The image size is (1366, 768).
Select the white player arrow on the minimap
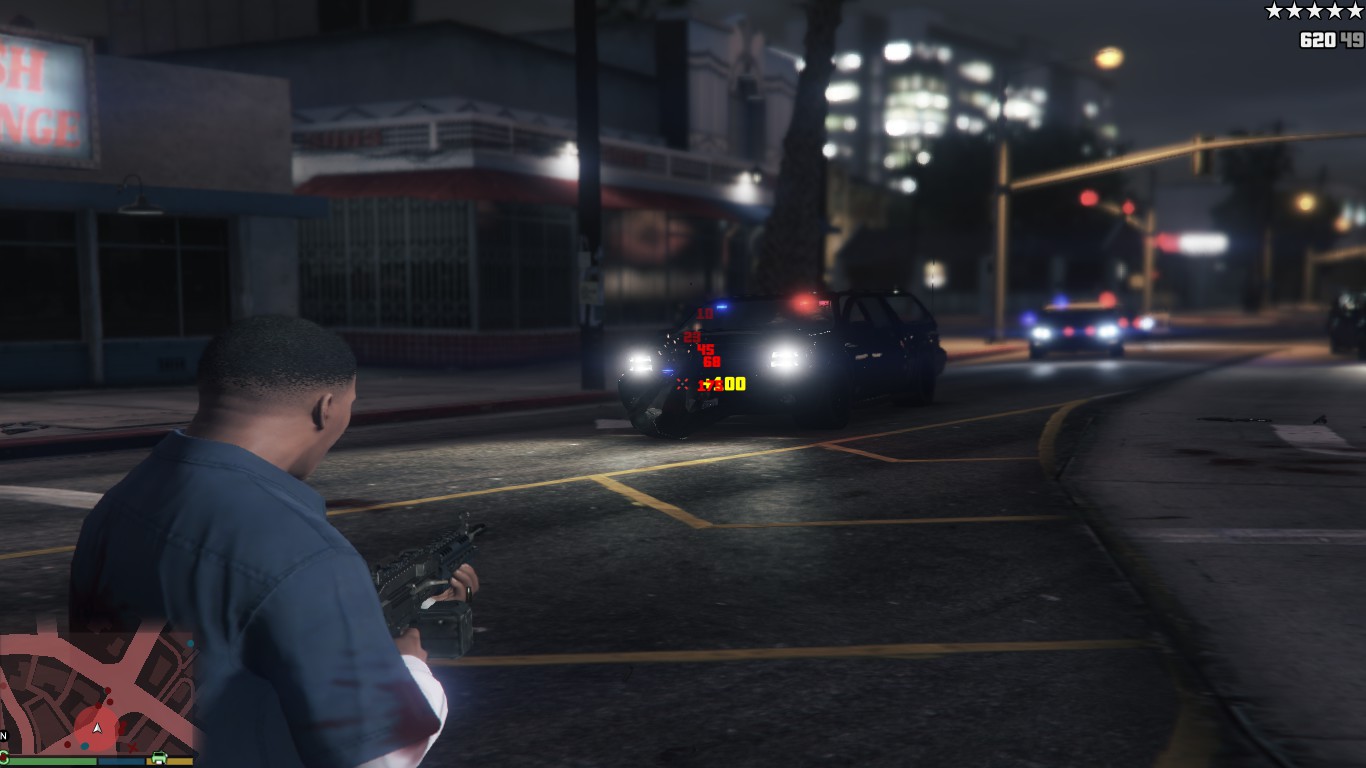point(97,729)
